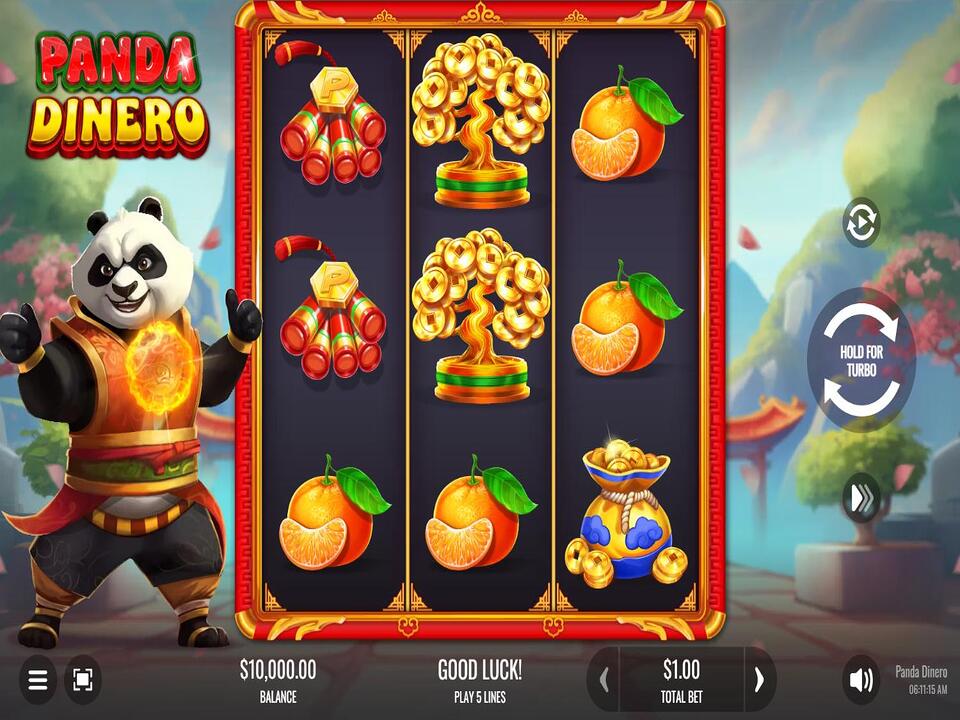Toggle fullscreen mode
960x720 pixels.
point(82,680)
